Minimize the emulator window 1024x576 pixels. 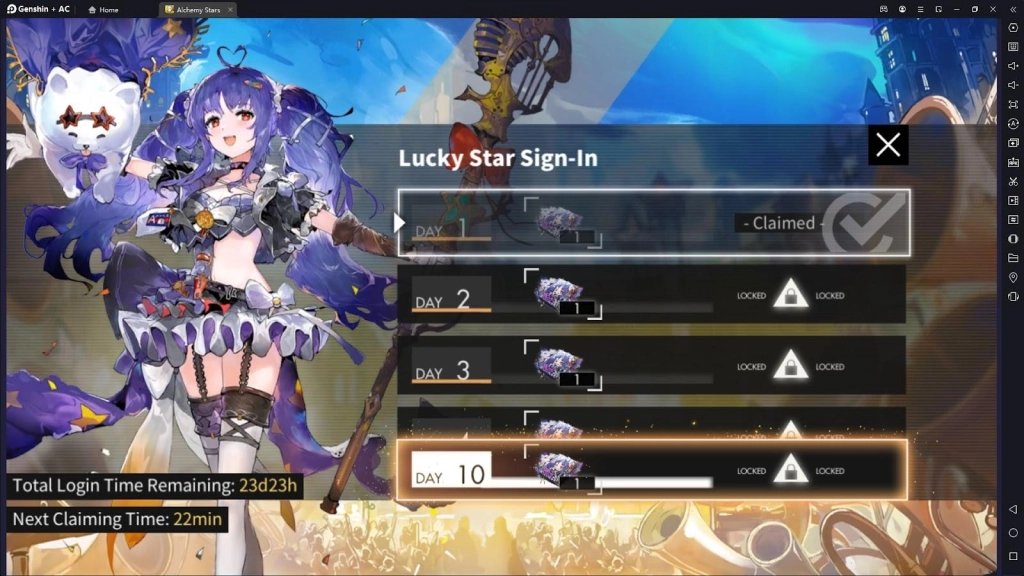(x=956, y=9)
